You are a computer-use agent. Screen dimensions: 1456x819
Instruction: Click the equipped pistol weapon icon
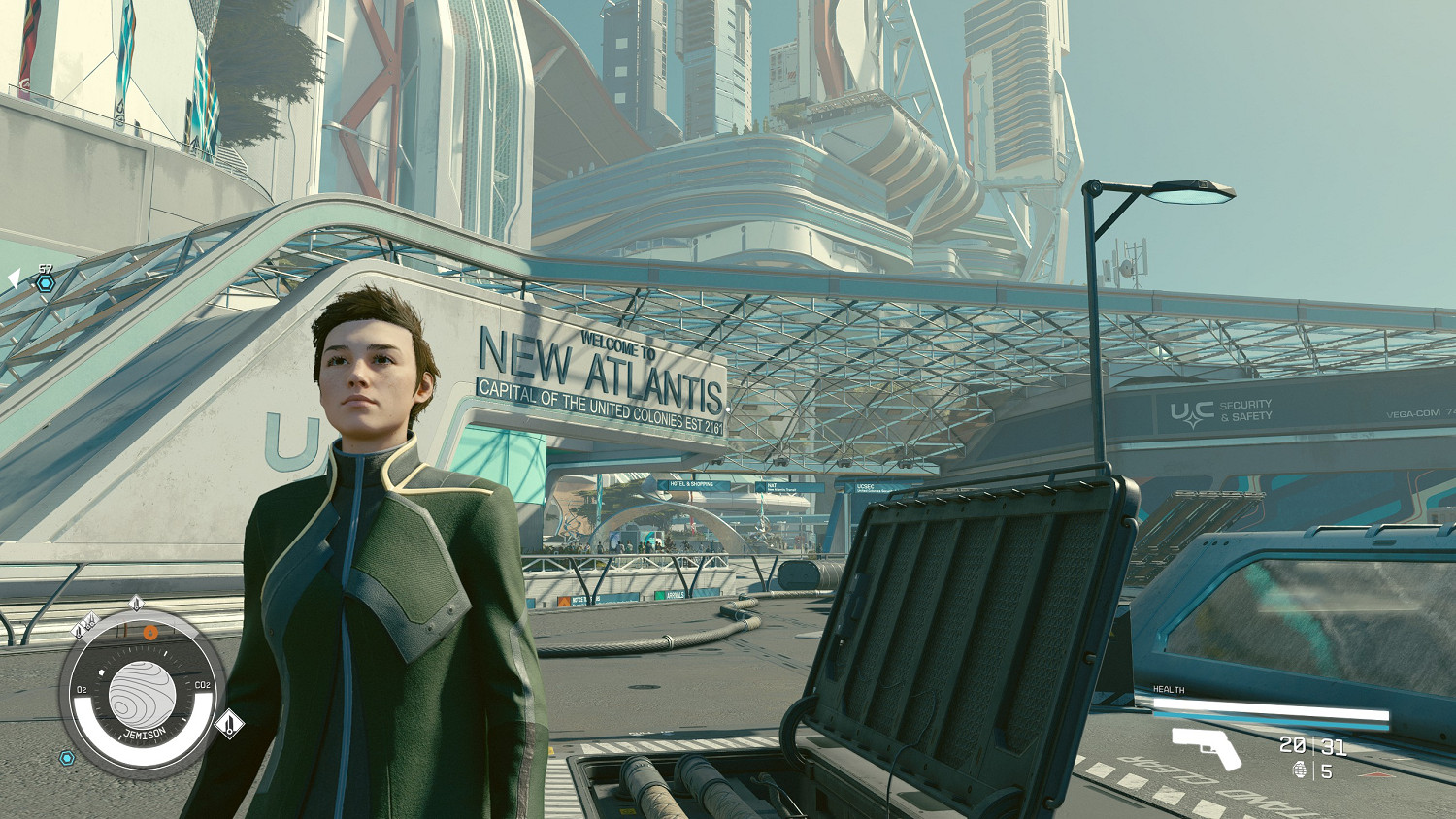1206,747
